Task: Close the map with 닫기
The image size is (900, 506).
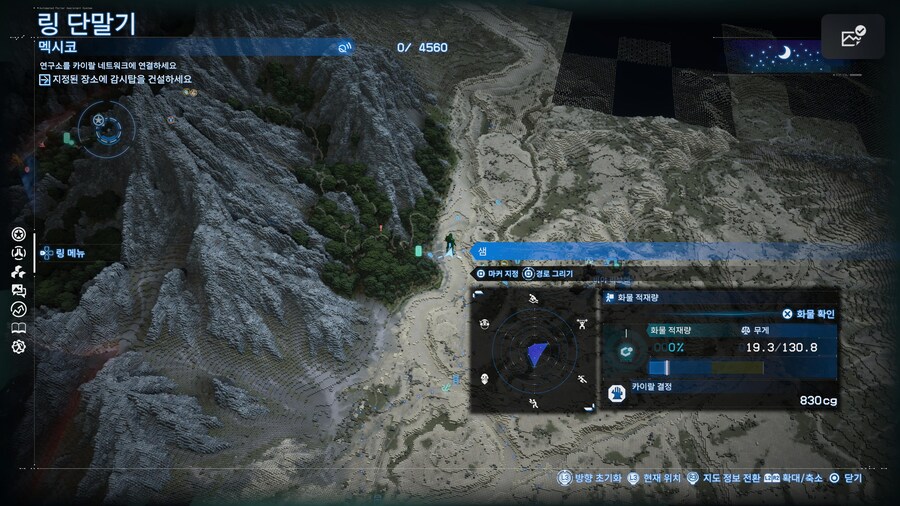Action: point(846,479)
